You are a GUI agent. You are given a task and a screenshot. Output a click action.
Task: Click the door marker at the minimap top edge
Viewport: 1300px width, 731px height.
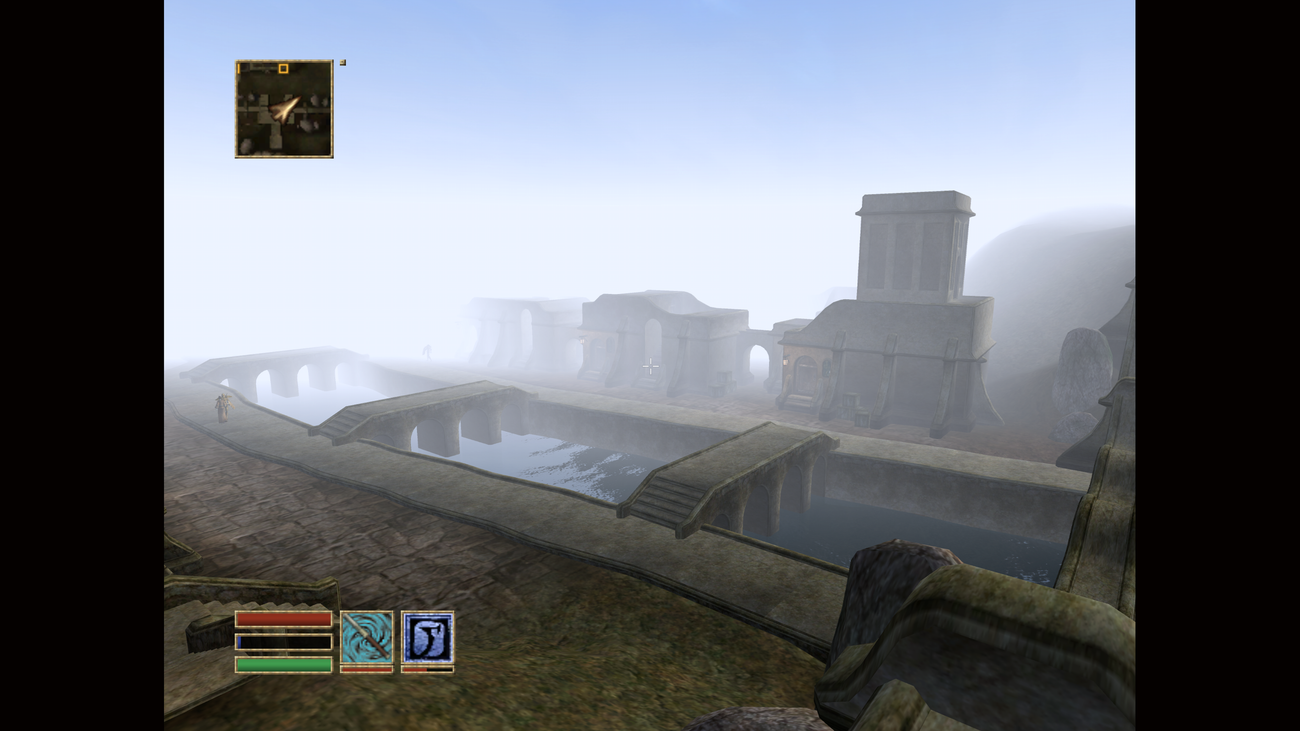point(238,69)
